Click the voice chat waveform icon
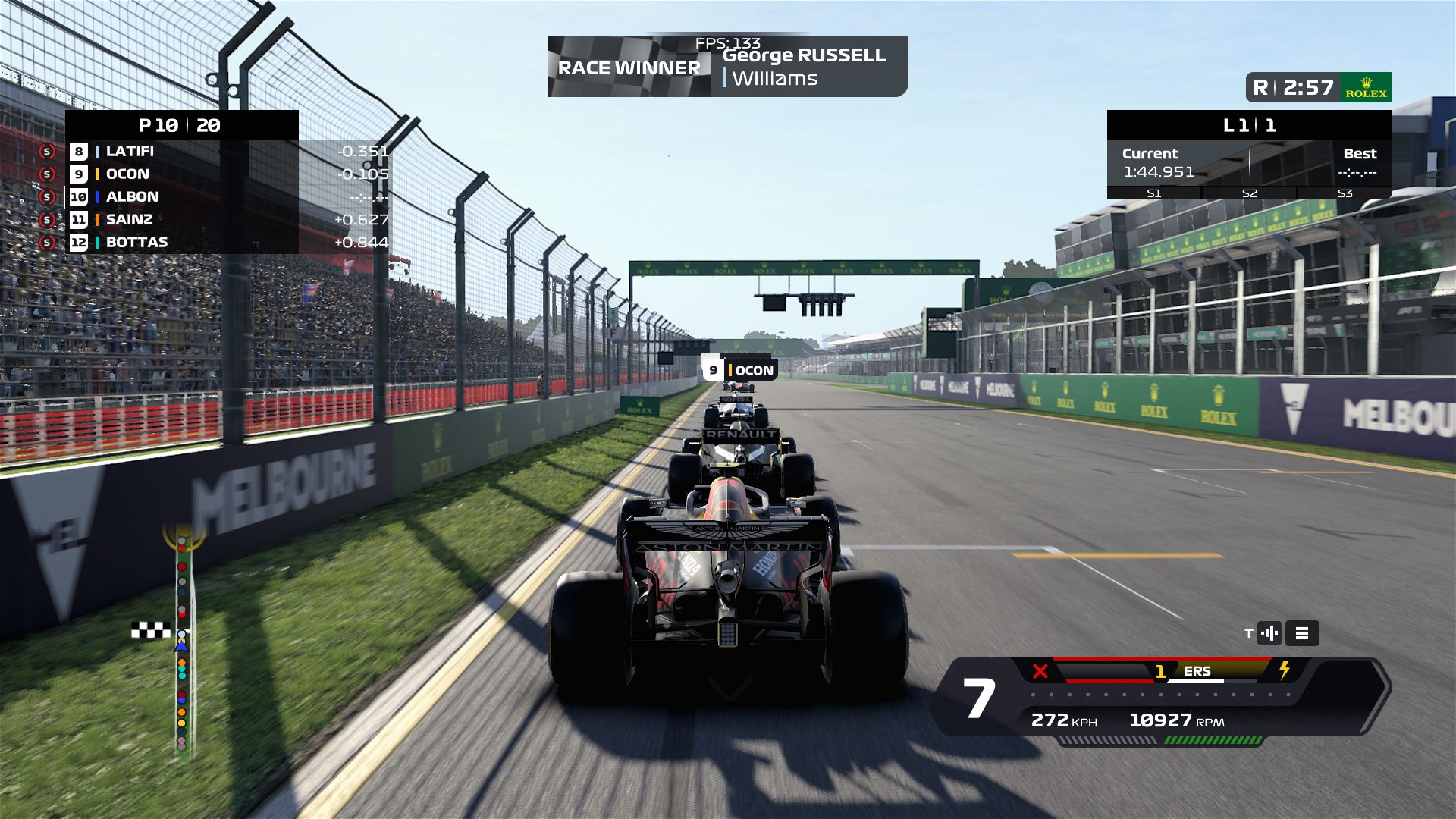The width and height of the screenshot is (1456, 819). click(1269, 633)
